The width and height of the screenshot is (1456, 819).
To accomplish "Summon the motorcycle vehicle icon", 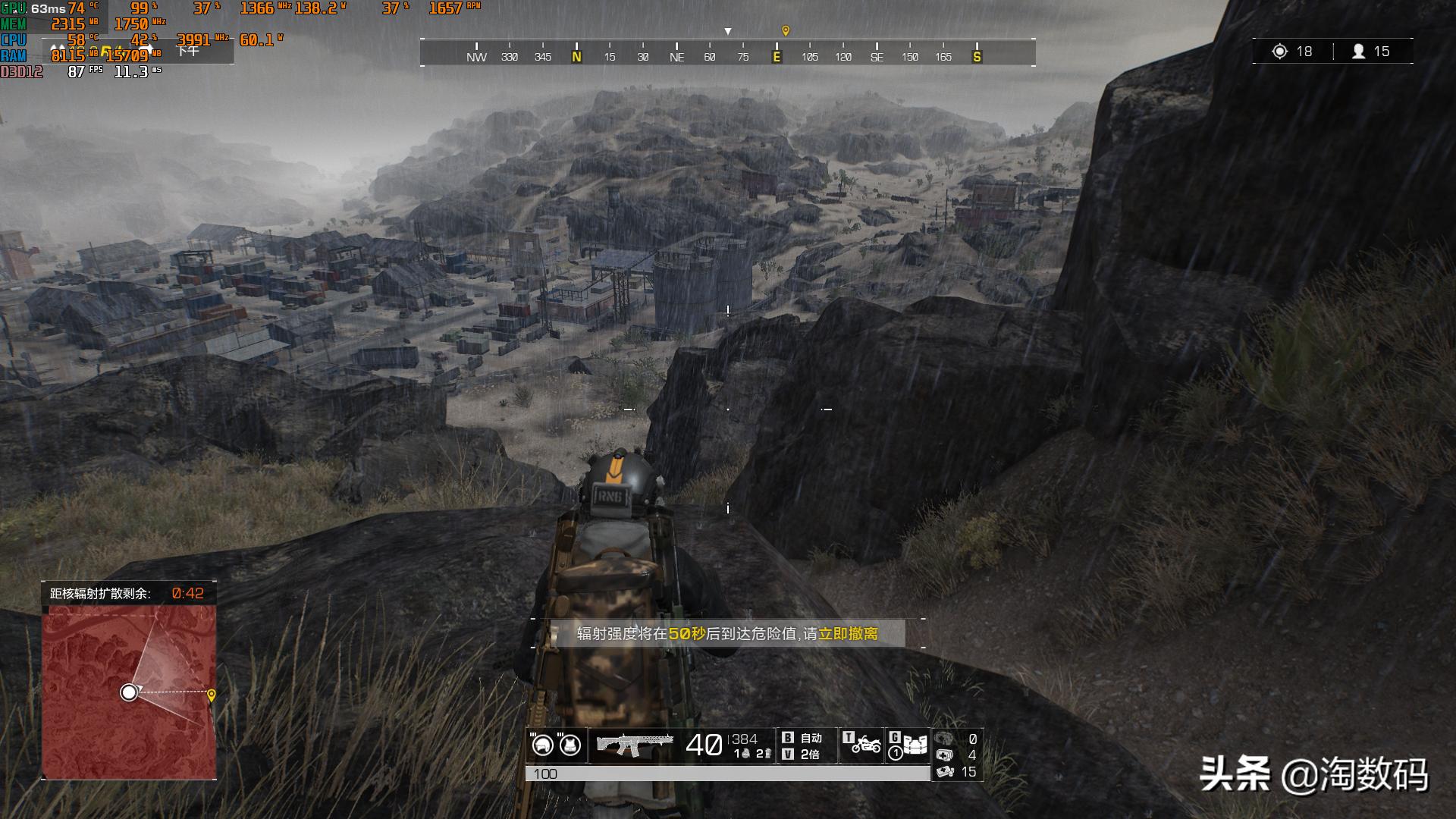I will click(x=866, y=745).
